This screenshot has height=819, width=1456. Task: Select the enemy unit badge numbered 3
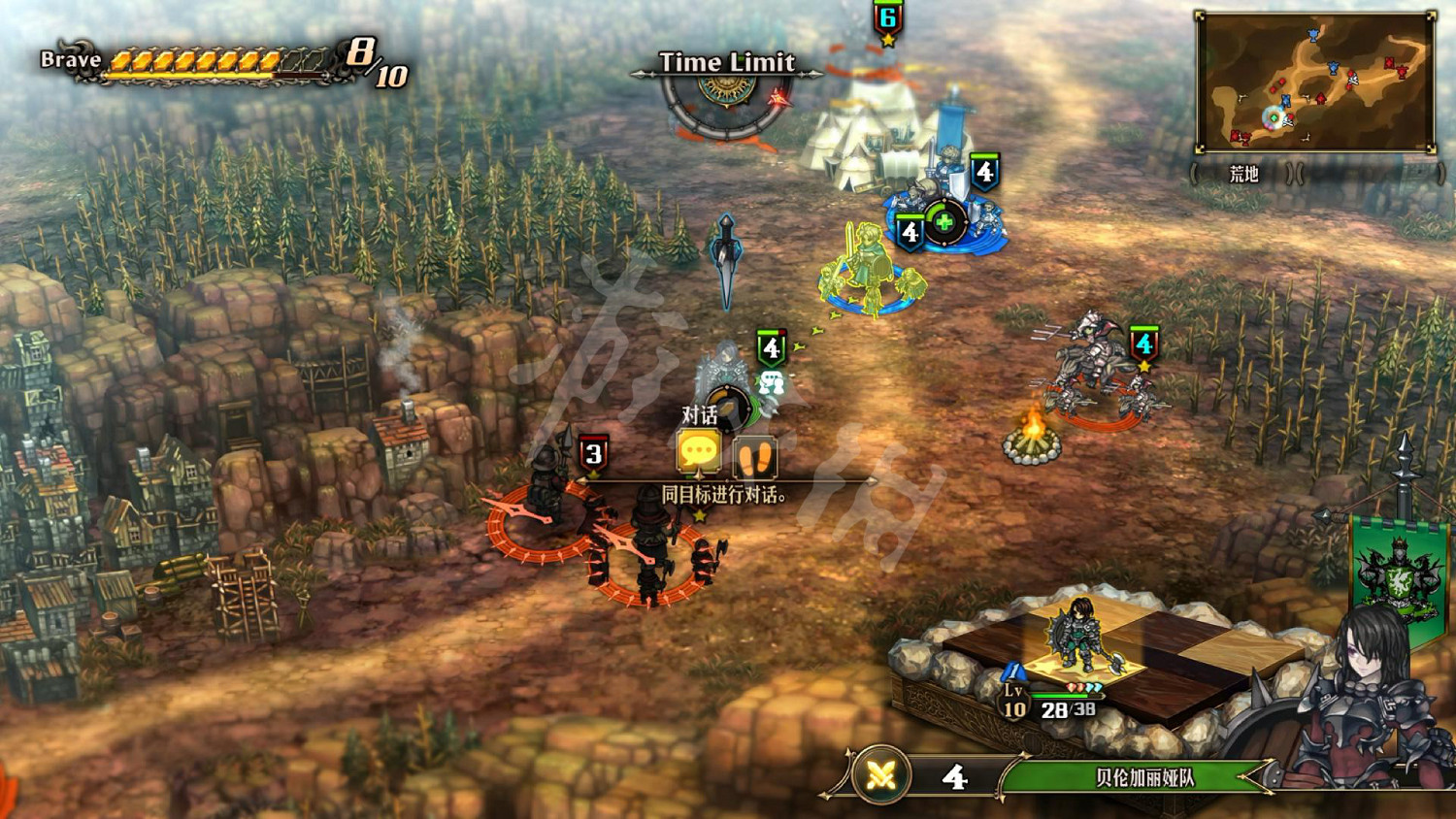point(593,453)
